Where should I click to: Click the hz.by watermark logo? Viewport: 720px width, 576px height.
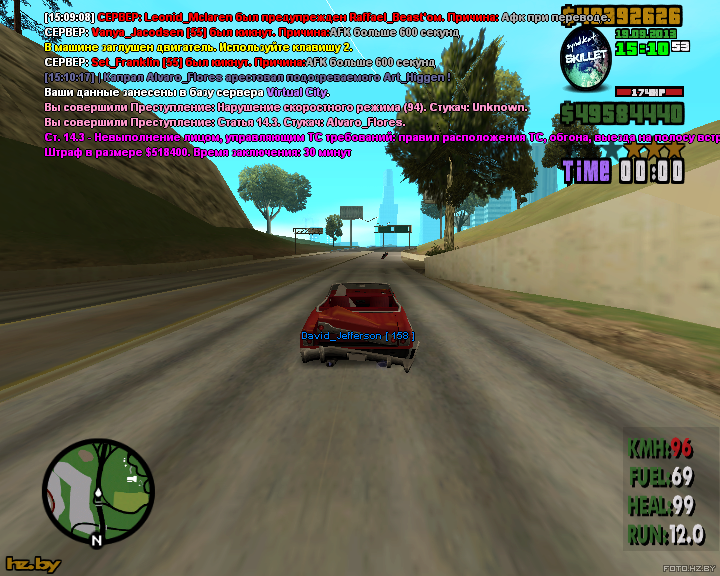[x=33, y=564]
